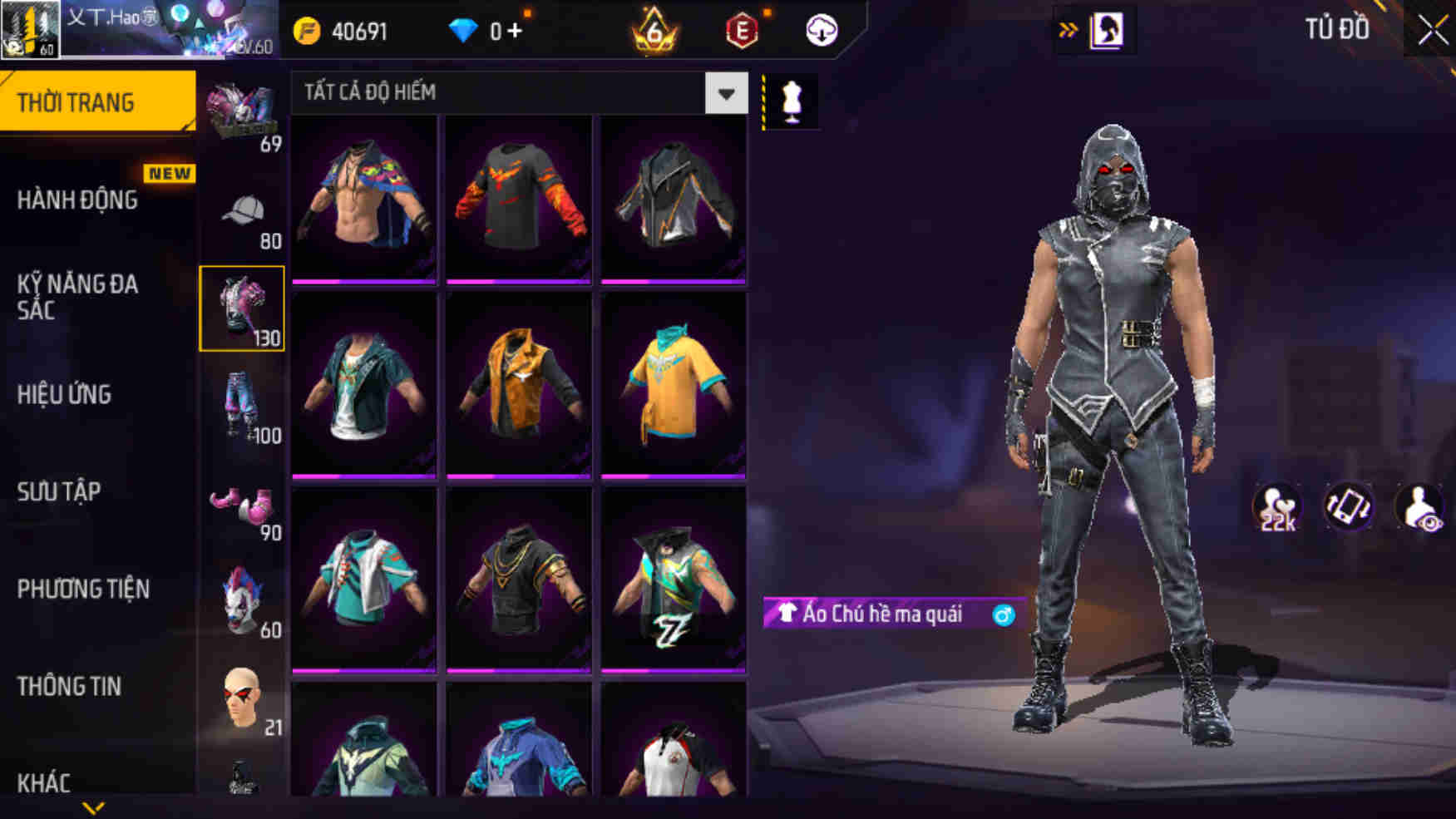The height and width of the screenshot is (819, 1456).
Task: Open the cloud download icon in top bar
Action: pos(820,30)
